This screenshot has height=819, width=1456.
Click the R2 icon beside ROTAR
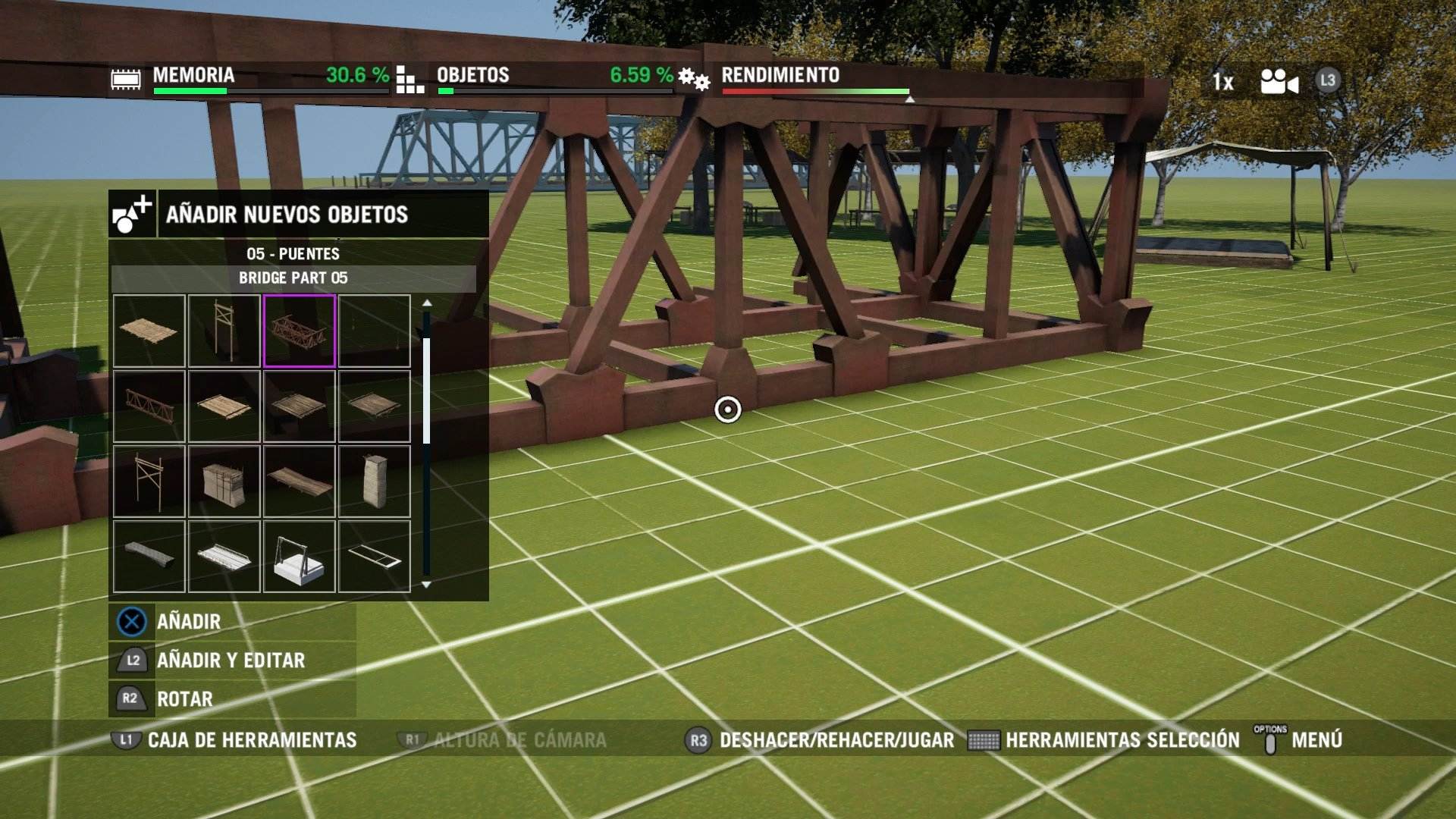pyautogui.click(x=130, y=699)
